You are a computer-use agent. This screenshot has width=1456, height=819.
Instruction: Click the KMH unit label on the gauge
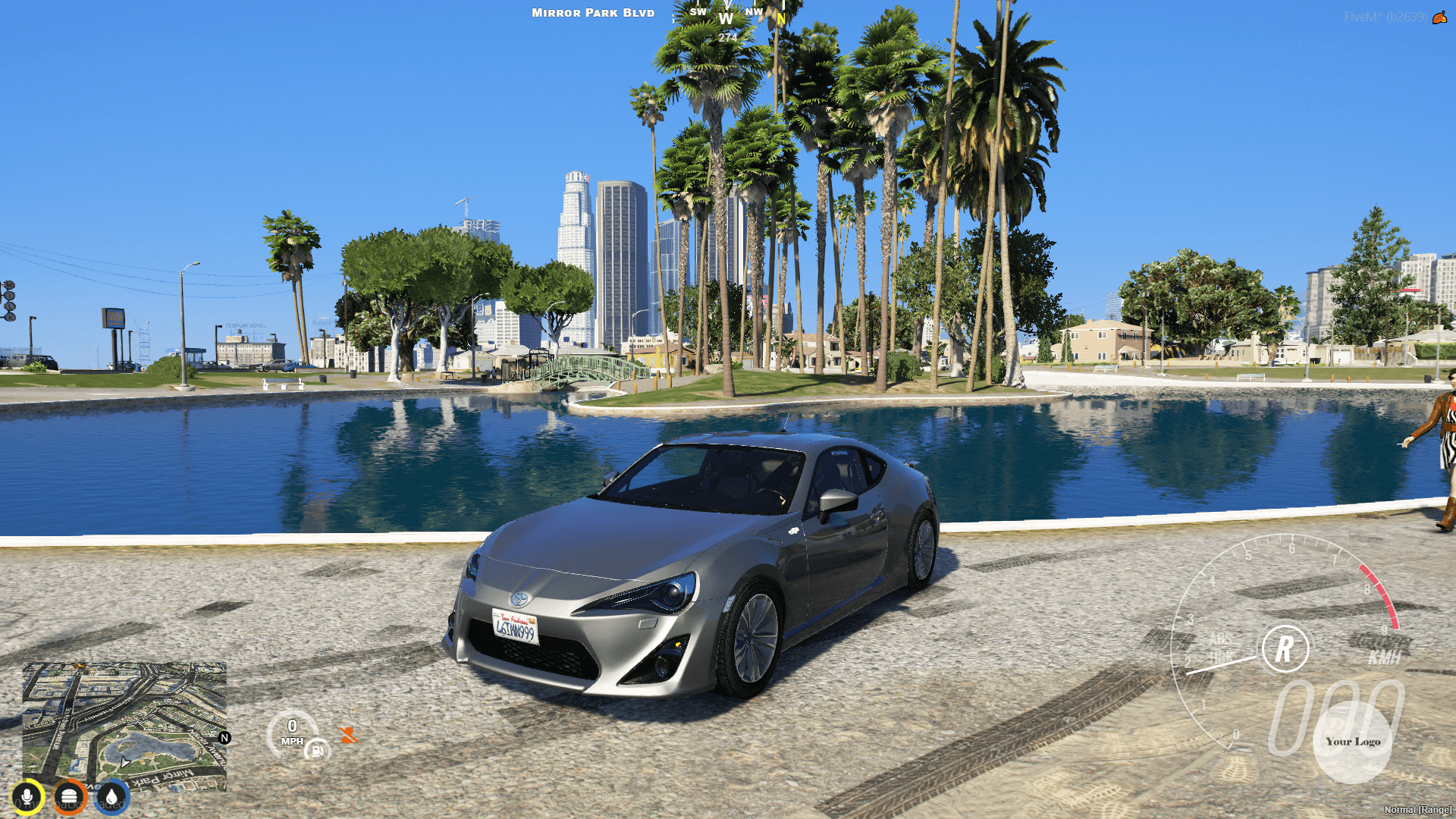tap(1385, 657)
